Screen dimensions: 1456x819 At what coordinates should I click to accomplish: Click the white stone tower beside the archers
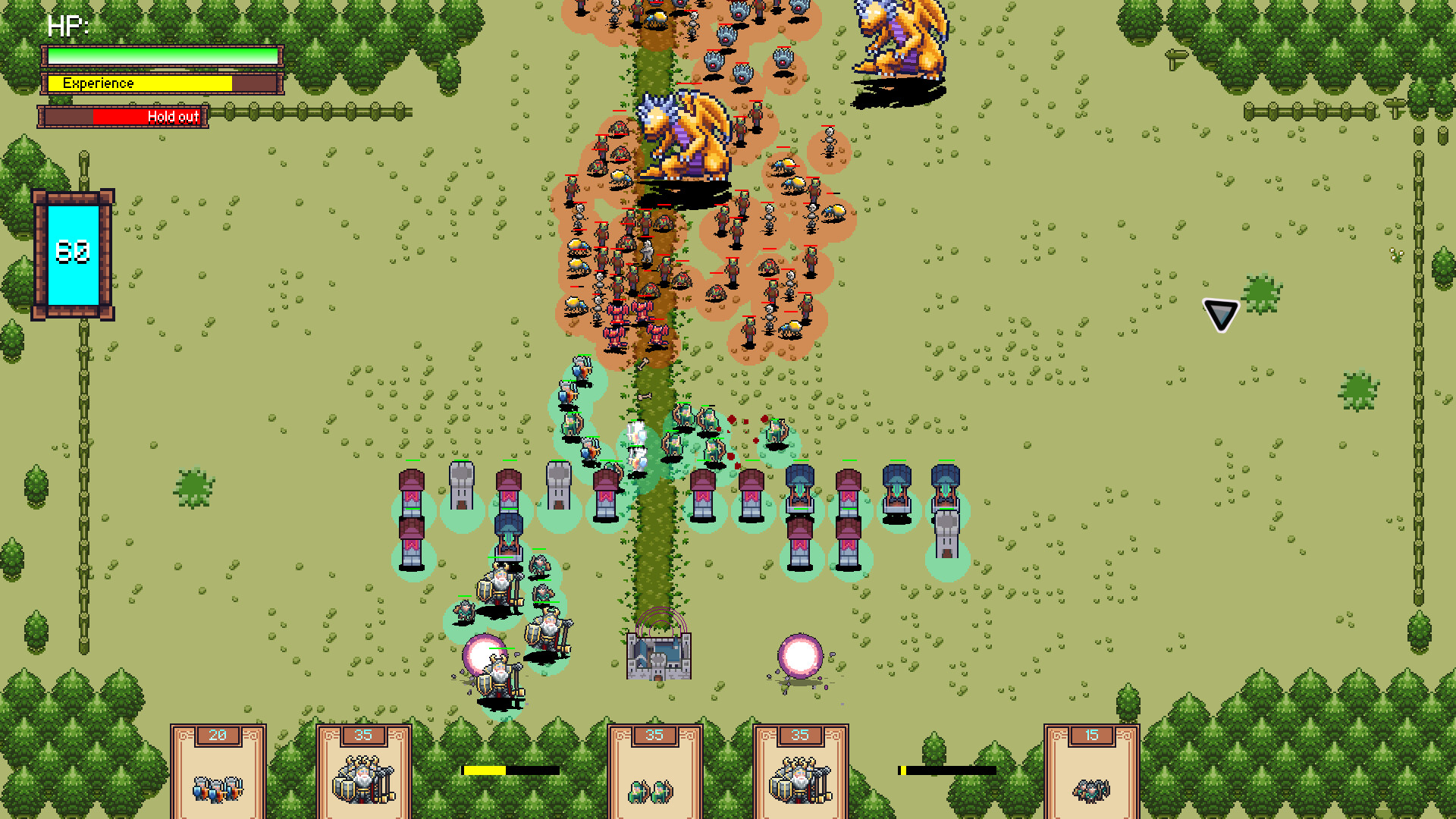click(x=557, y=485)
